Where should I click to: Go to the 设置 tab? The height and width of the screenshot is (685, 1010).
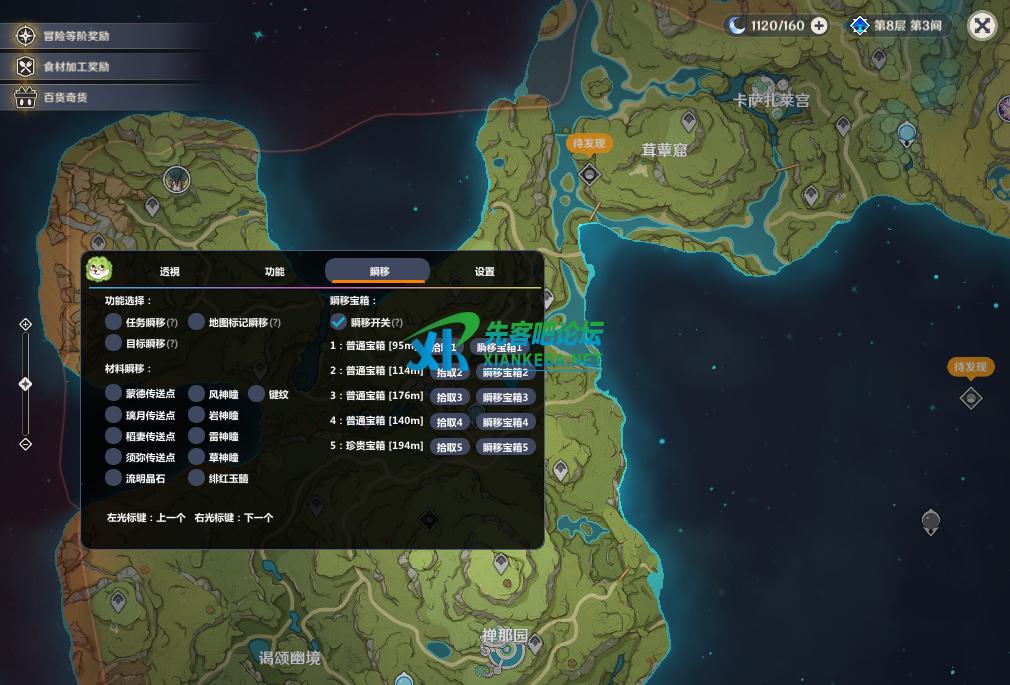point(484,271)
